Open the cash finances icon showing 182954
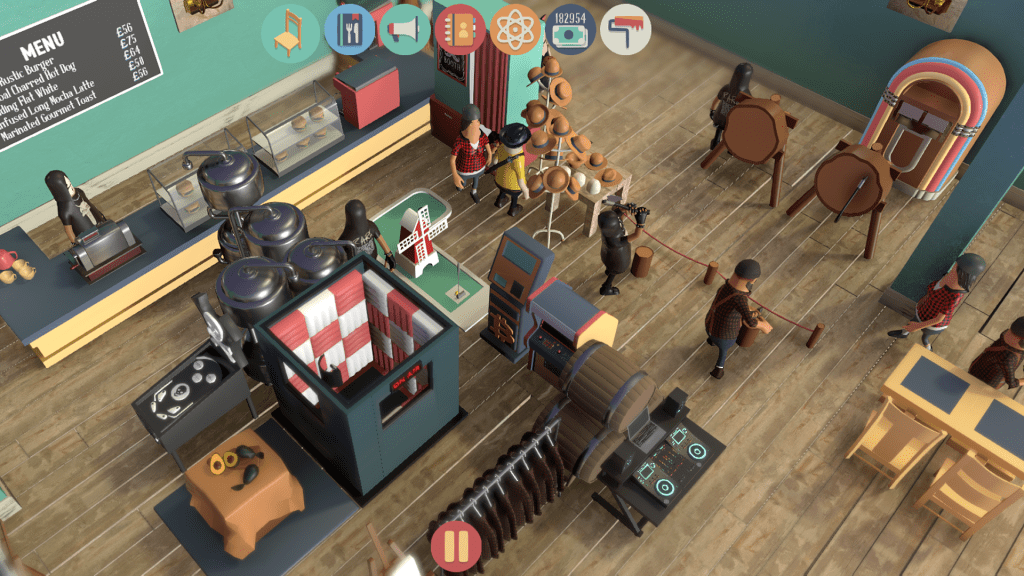 (570, 30)
